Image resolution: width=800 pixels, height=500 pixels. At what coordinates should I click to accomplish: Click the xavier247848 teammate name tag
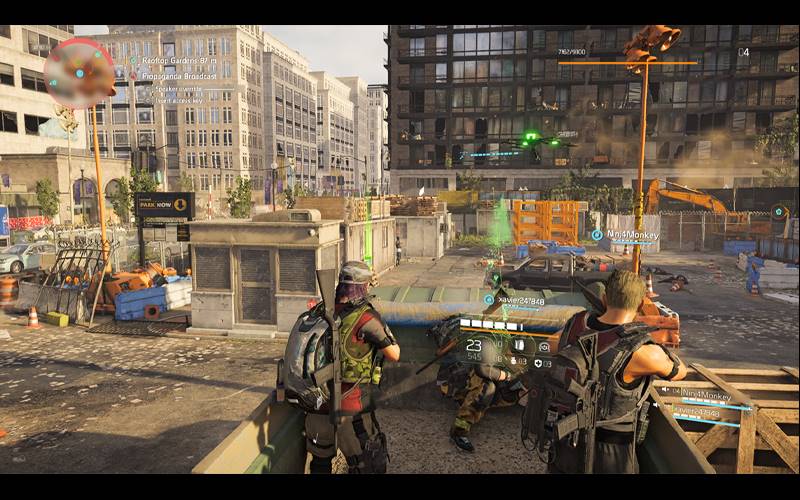click(x=520, y=300)
